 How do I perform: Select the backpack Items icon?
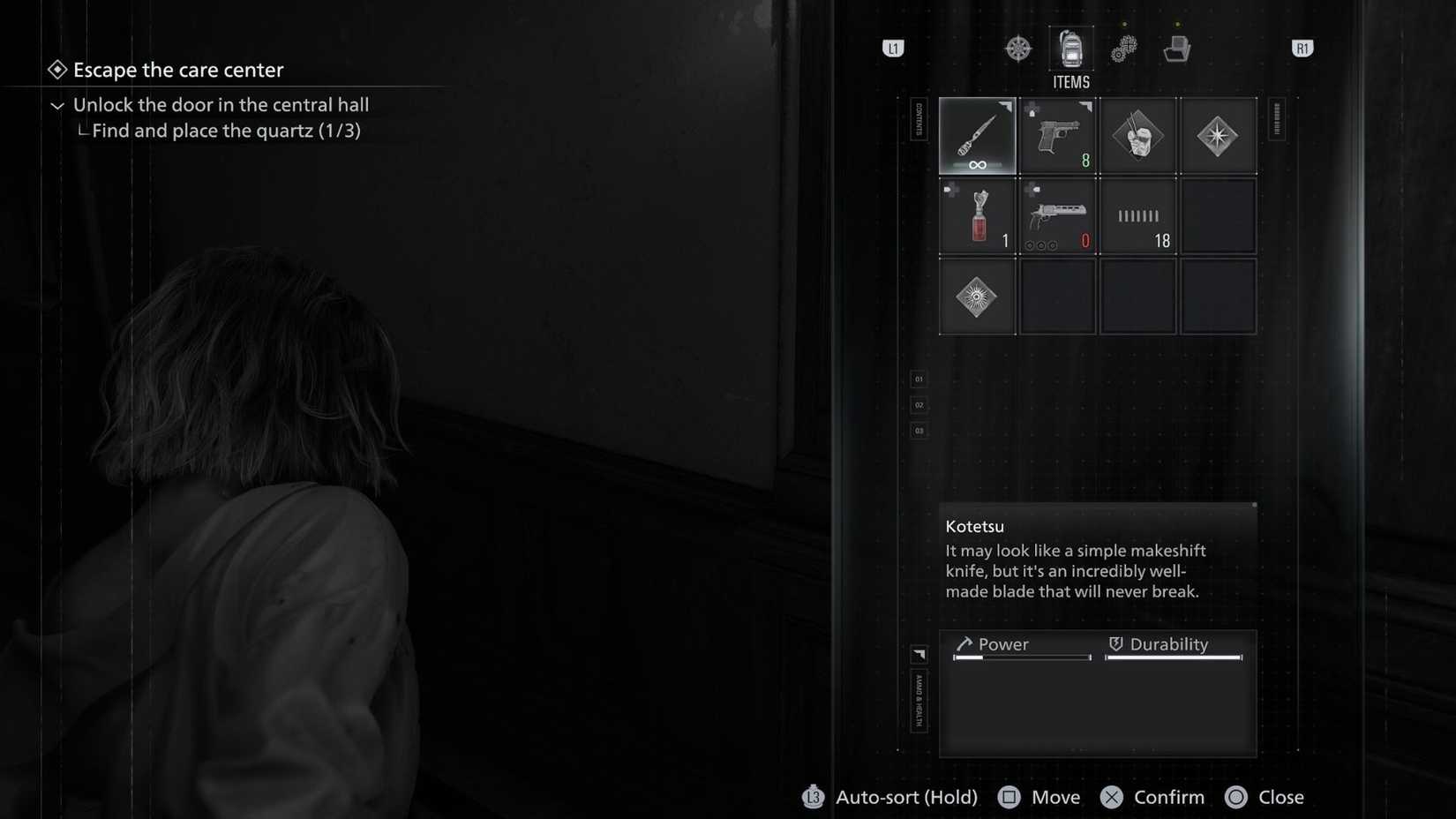[1070, 49]
